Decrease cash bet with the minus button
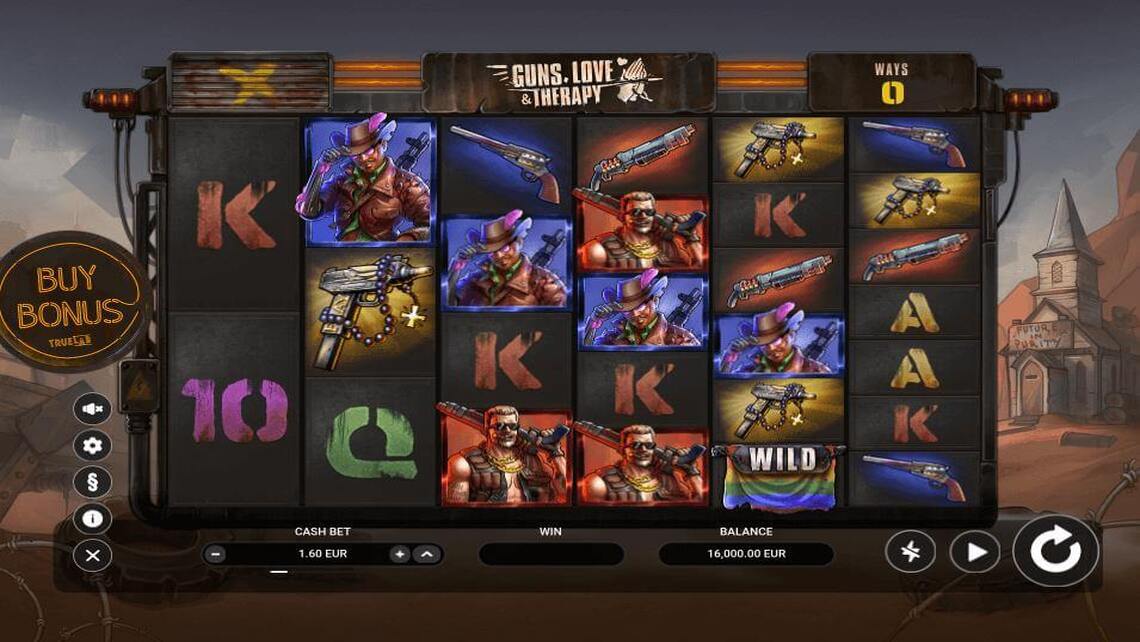This screenshot has width=1140, height=642. 217,554
